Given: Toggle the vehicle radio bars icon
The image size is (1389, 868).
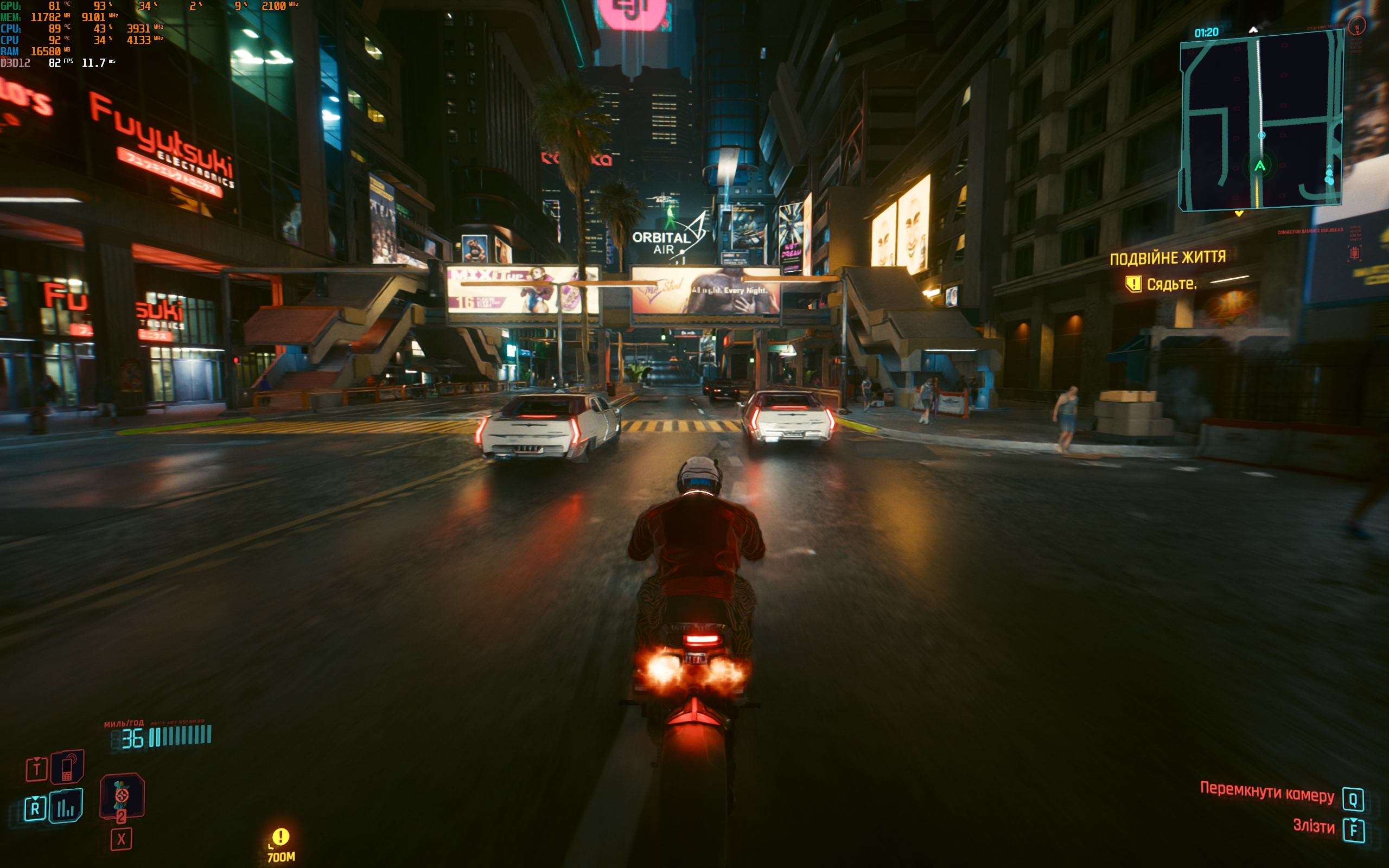Looking at the screenshot, I should [66, 807].
